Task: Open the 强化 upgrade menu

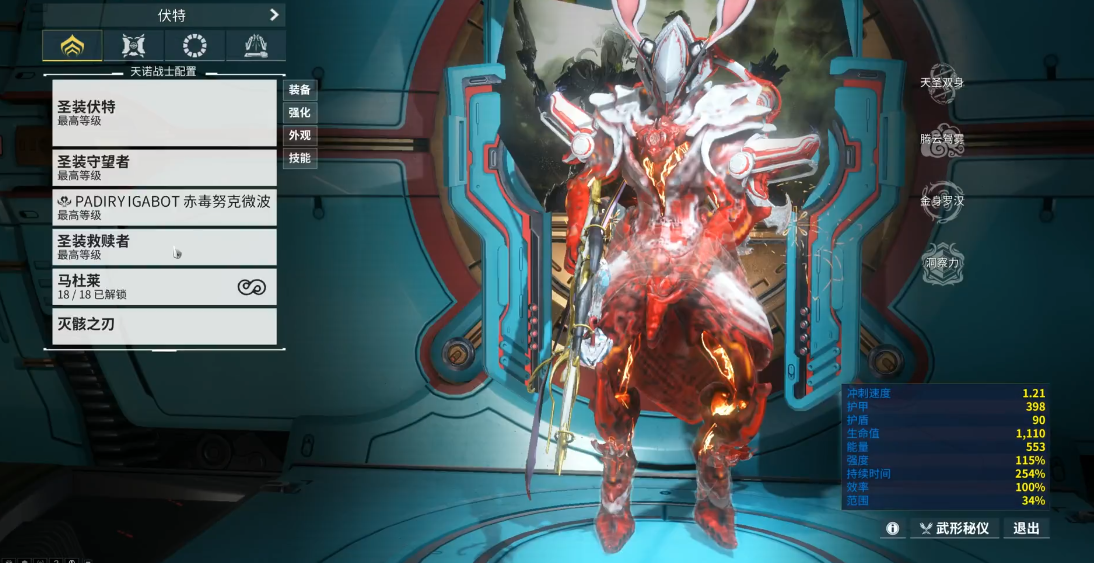Action: pos(300,113)
